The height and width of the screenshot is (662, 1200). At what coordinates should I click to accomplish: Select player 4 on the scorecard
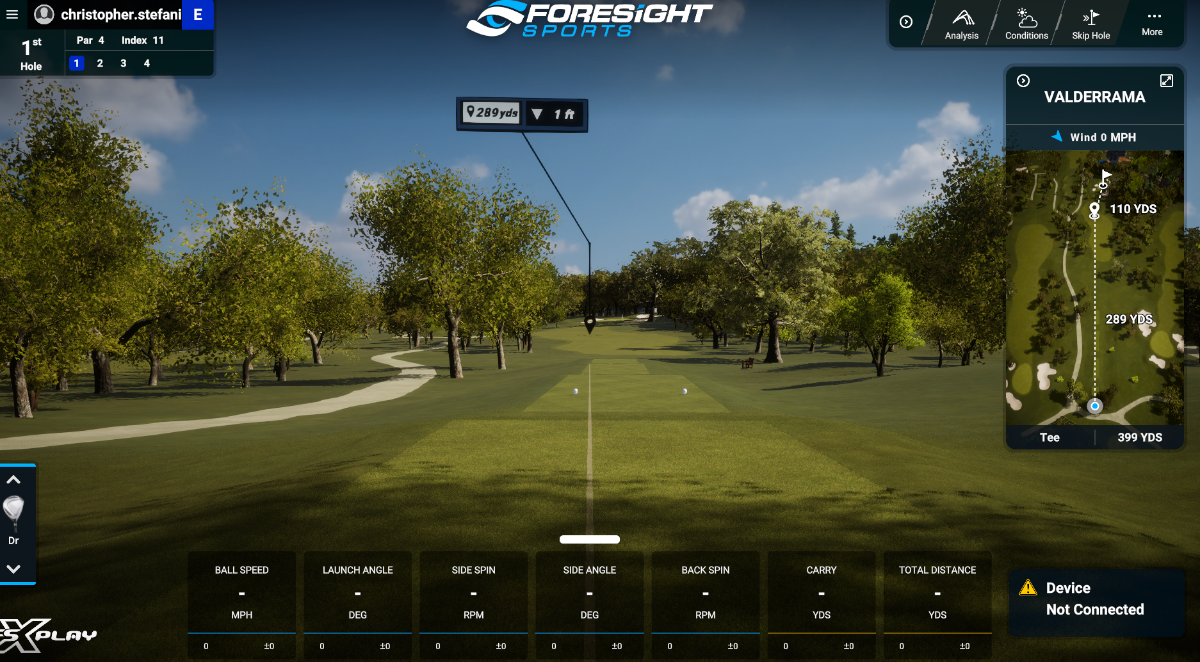point(147,63)
